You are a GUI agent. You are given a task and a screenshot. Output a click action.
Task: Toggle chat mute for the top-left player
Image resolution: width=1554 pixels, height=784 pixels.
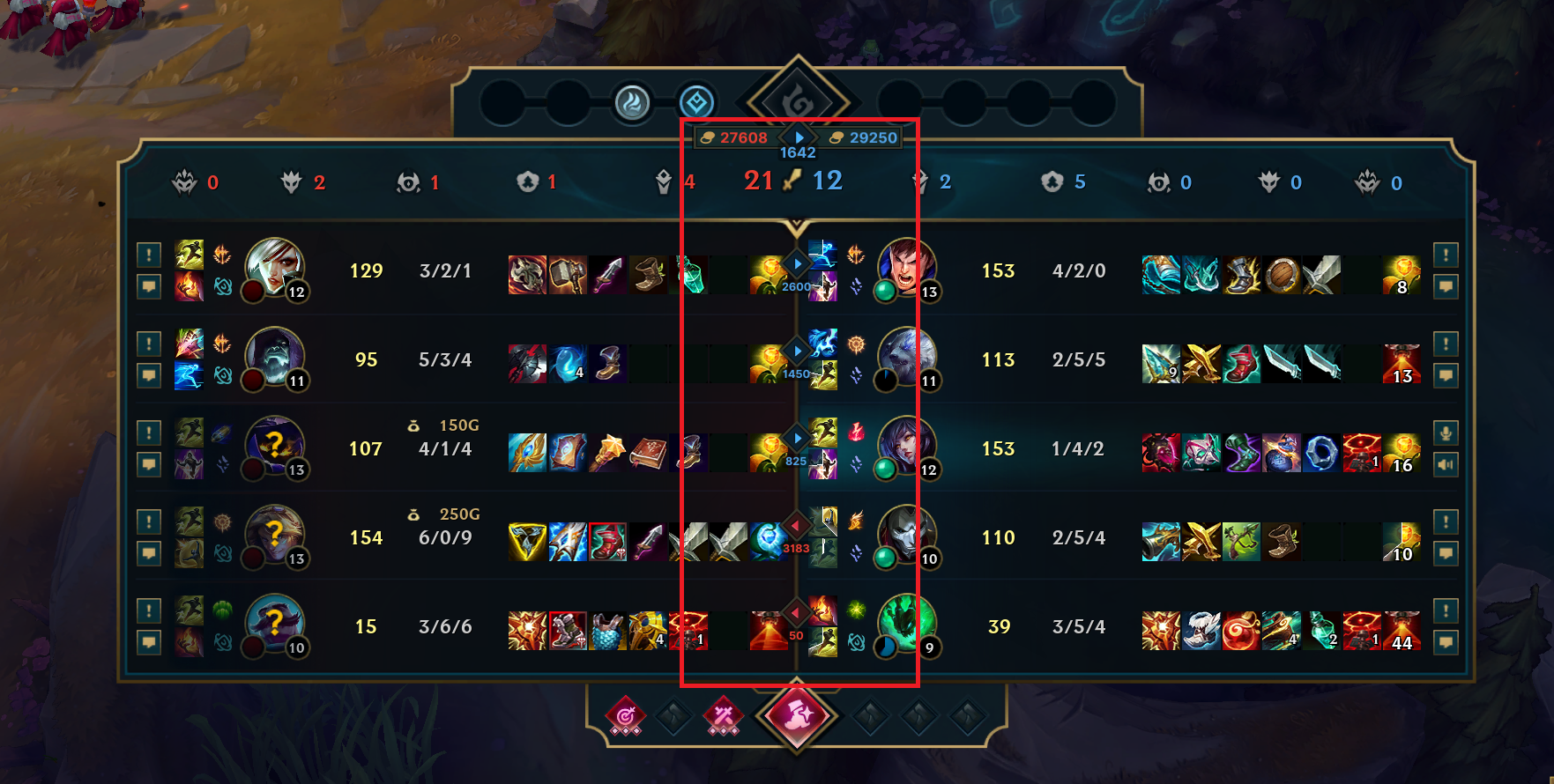point(149,288)
